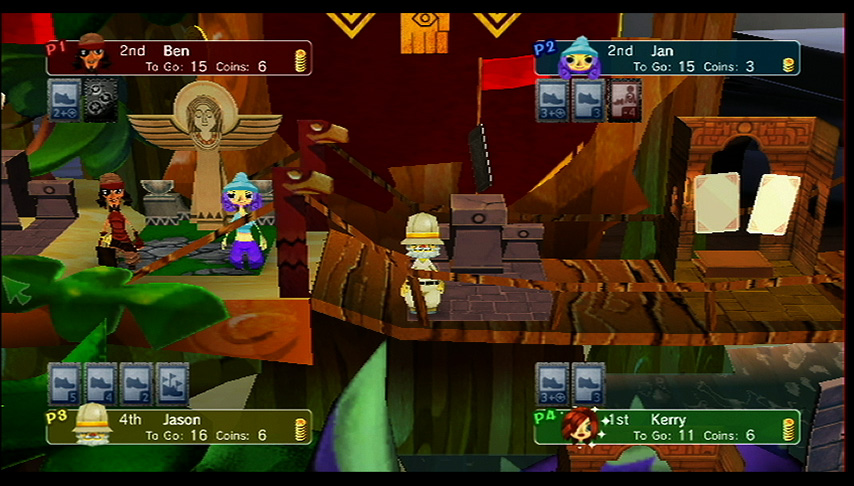Pick Jason's 4 boot move card
The height and width of the screenshot is (486, 854).
101,384
